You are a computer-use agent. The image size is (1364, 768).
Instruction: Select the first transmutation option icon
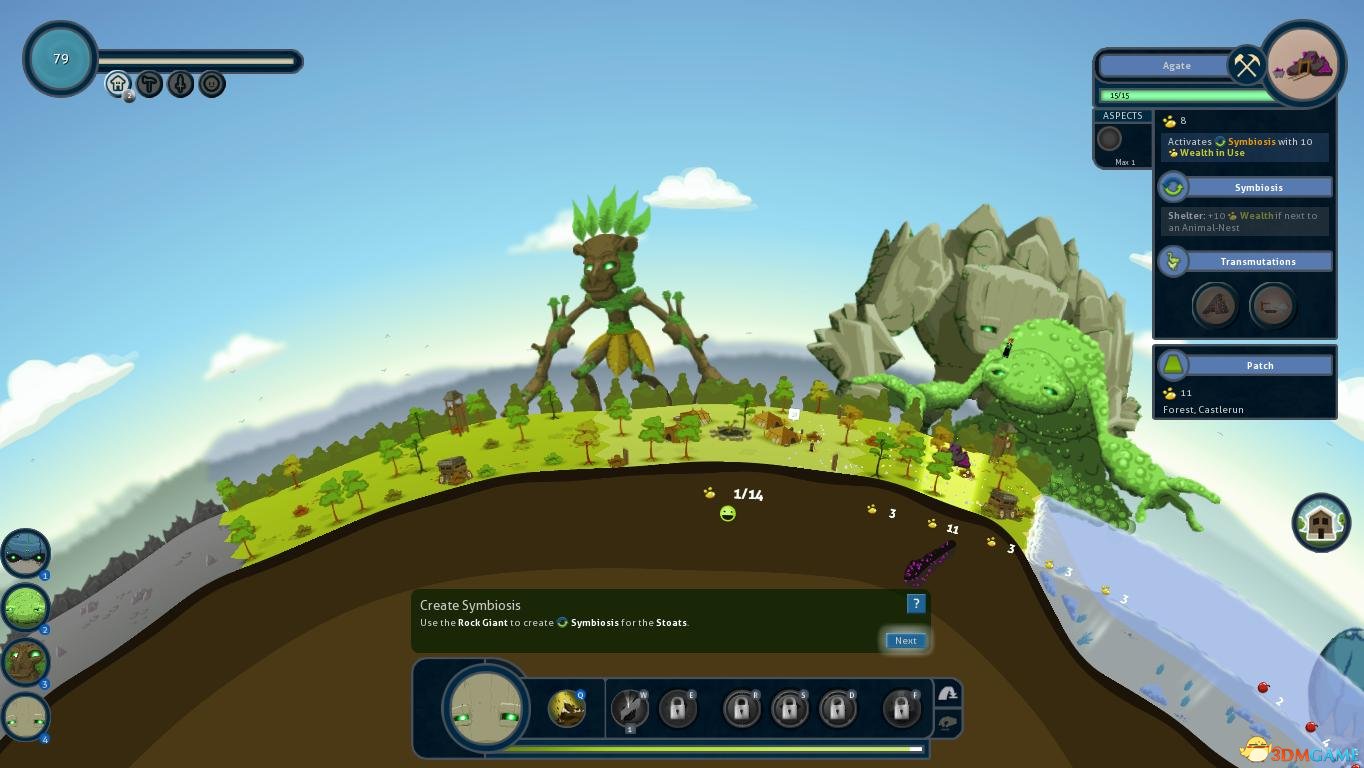tap(1215, 305)
